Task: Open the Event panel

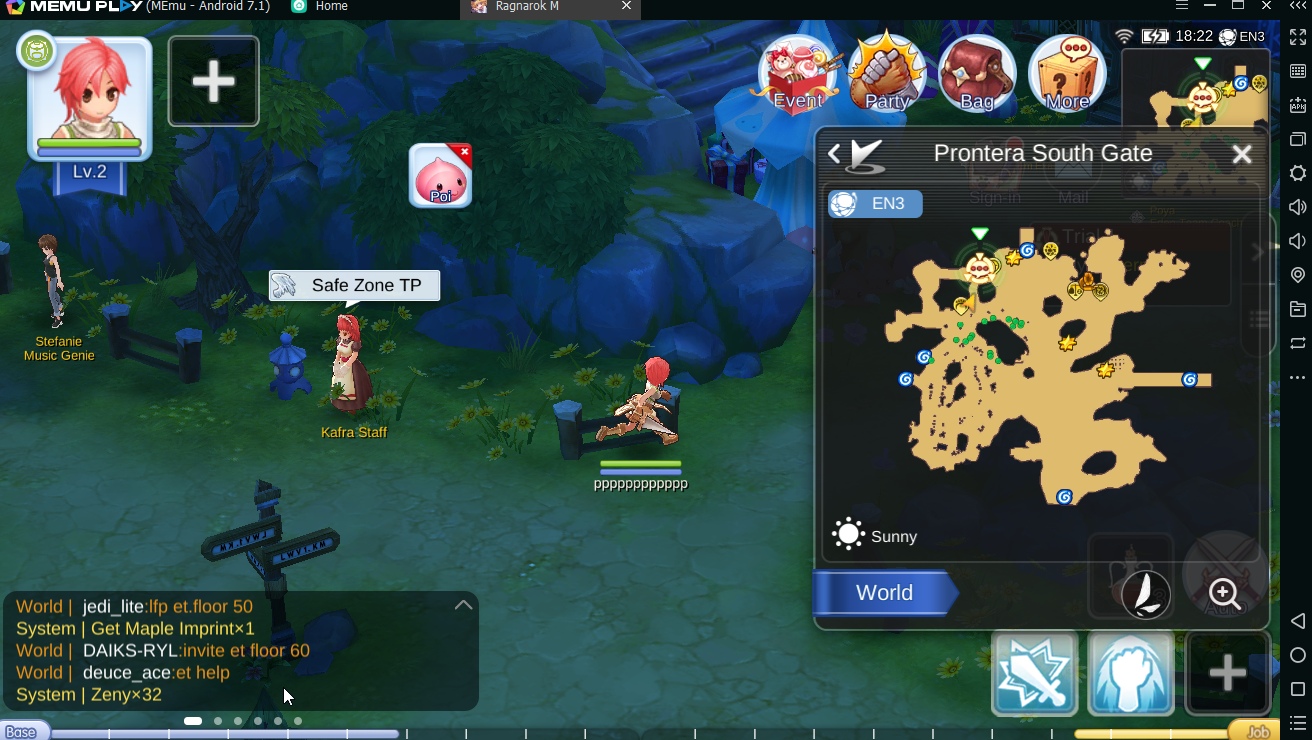Action: [x=796, y=73]
